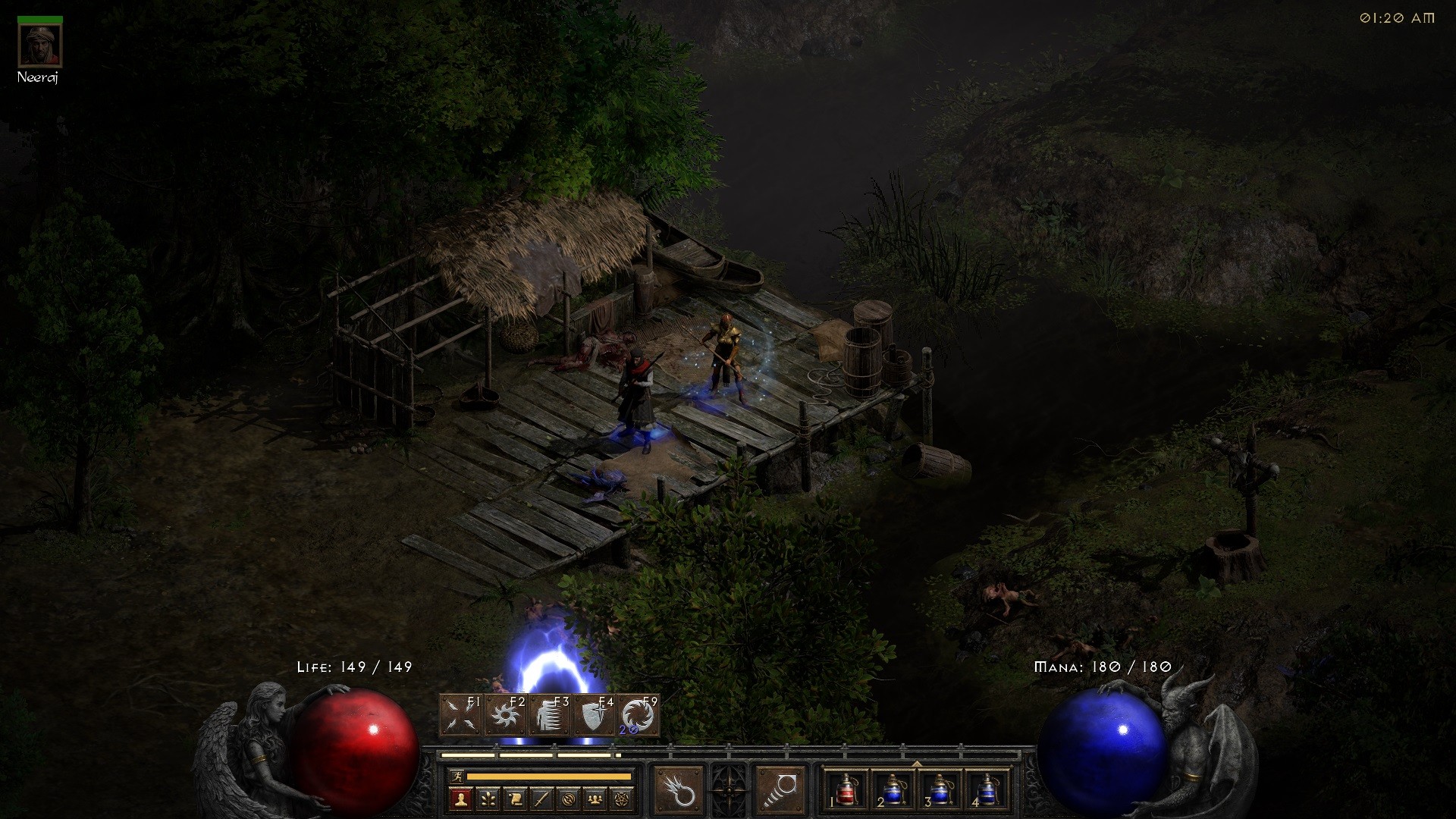
Task: Open the party screen button
Action: [x=595, y=799]
